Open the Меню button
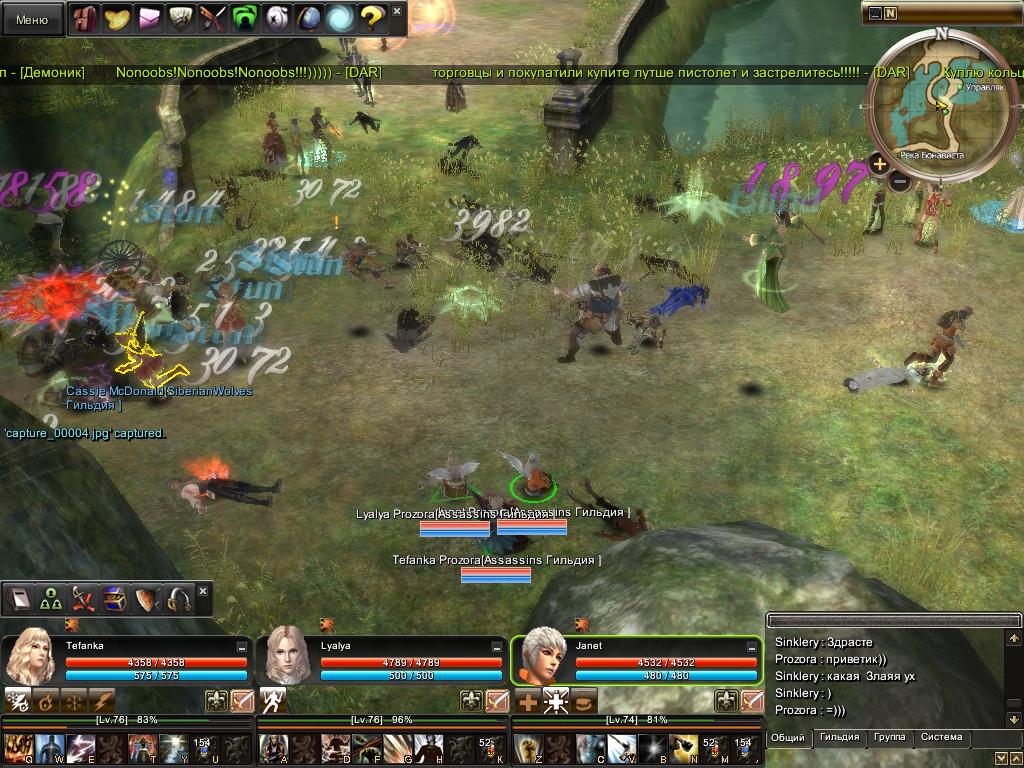The height and width of the screenshot is (768, 1024). coord(32,19)
